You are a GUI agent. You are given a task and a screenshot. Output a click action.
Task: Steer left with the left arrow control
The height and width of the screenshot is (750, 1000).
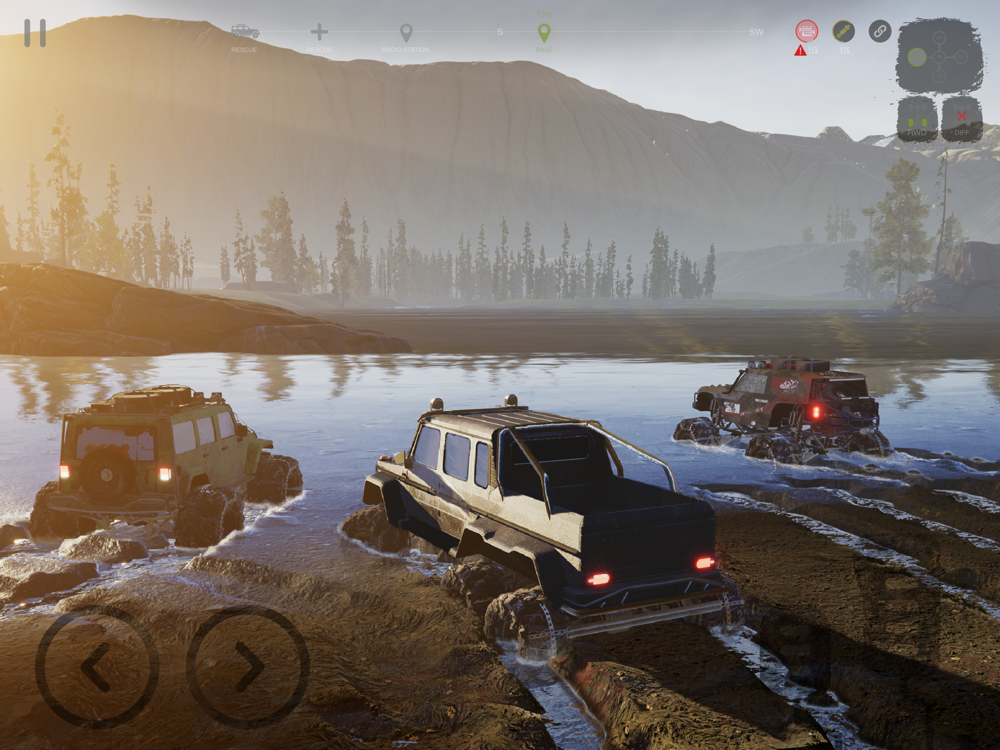[x=96, y=667]
